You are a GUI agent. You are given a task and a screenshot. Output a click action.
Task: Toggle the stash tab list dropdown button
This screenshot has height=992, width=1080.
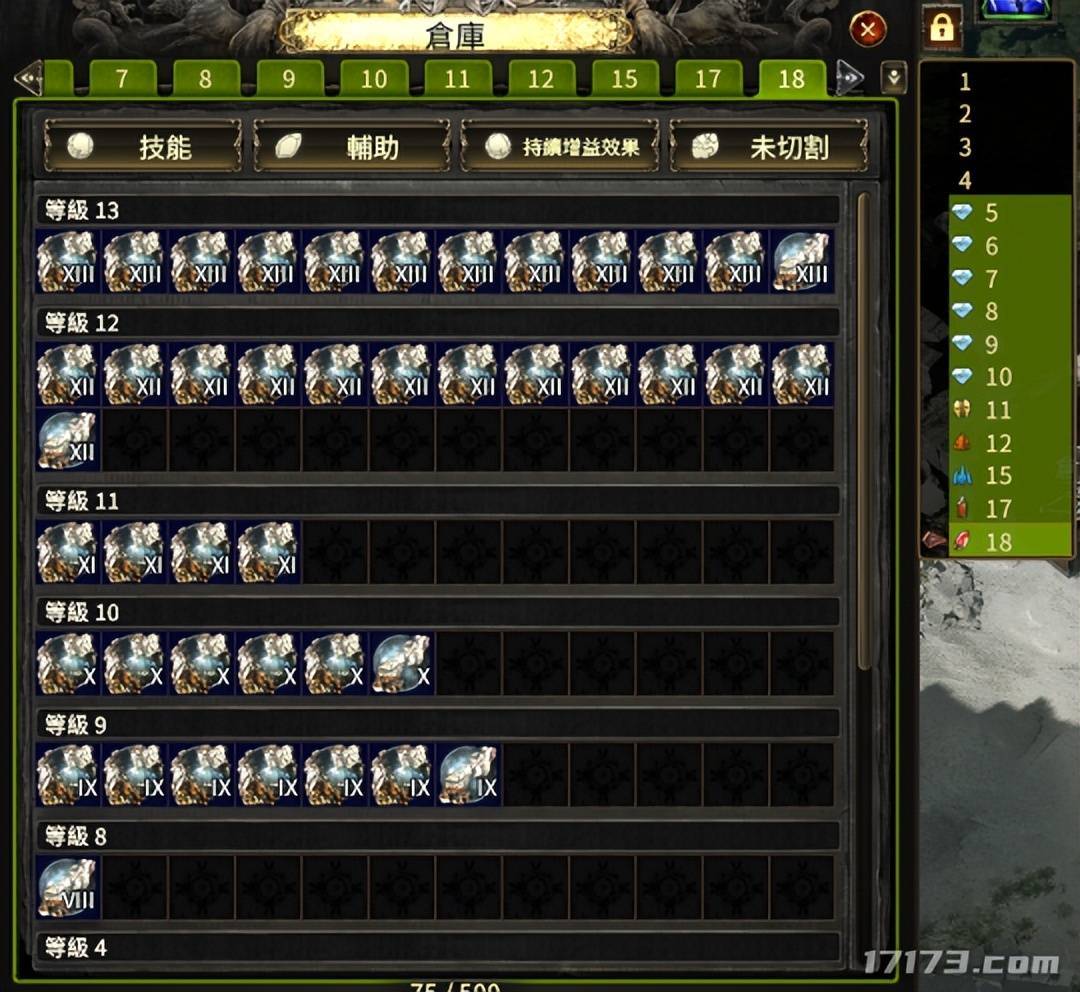click(893, 77)
